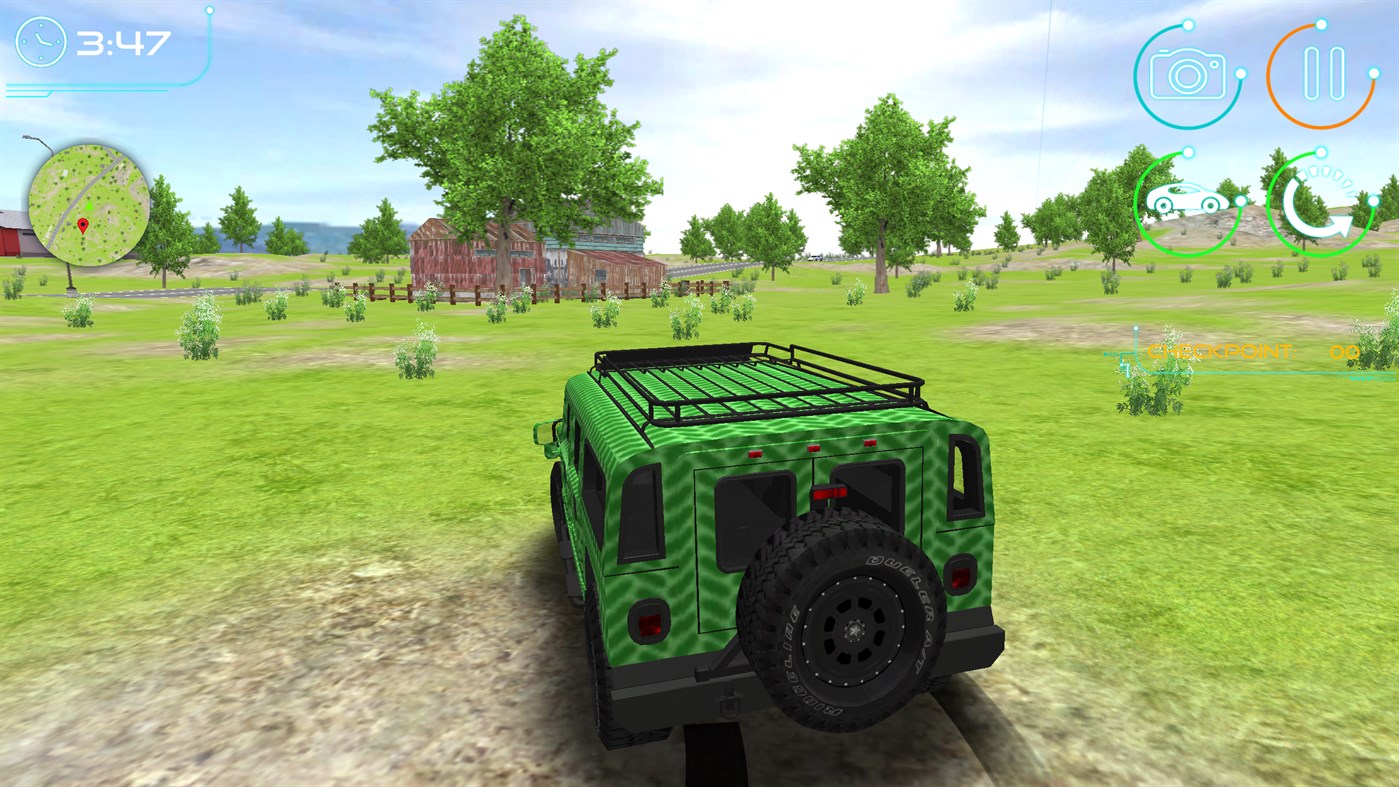Click the clock icon beside the timer
This screenshot has height=787, width=1399.
click(40, 42)
